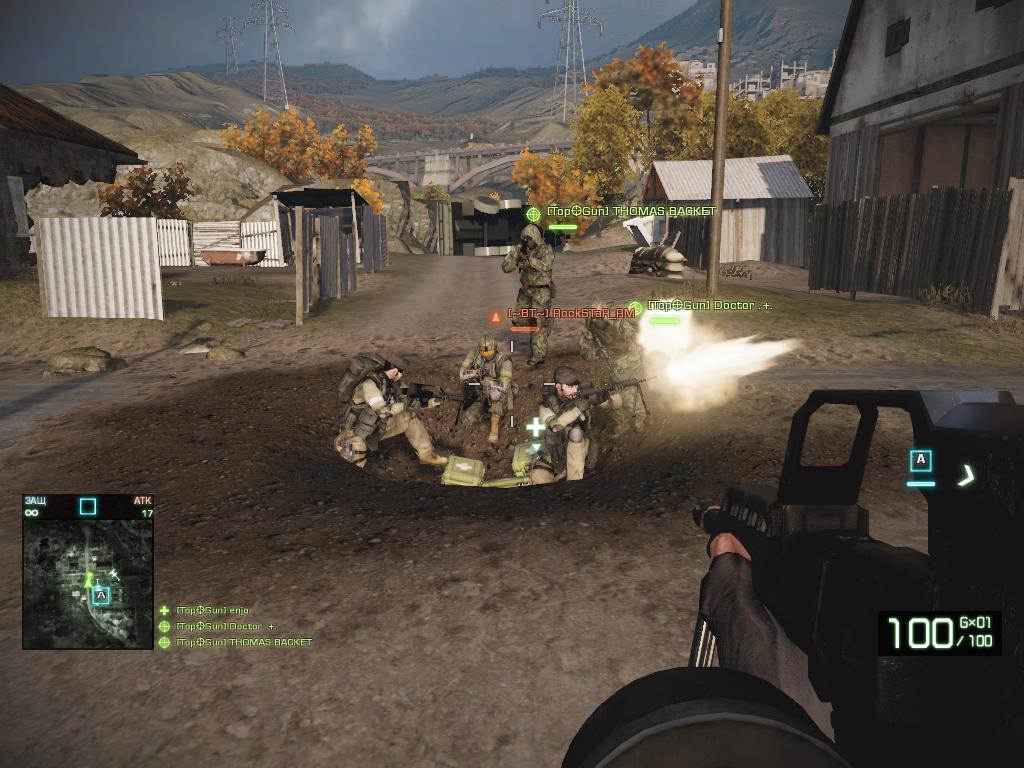Choose THOMAS BACKET in the squad list

coord(243,642)
